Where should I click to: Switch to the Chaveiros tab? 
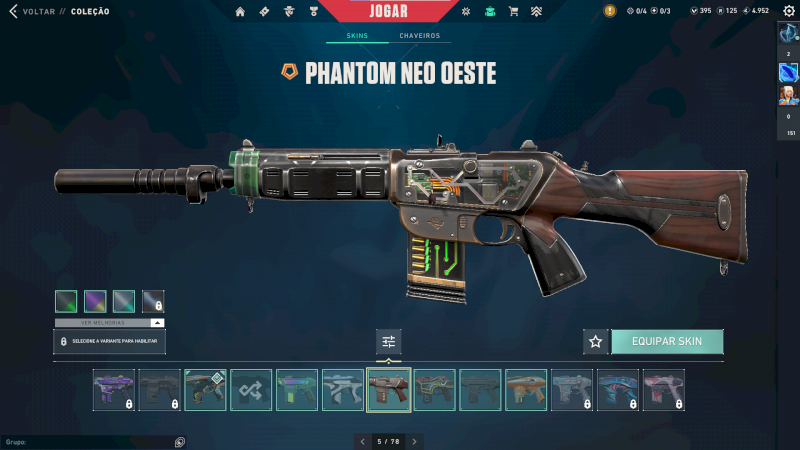point(419,36)
